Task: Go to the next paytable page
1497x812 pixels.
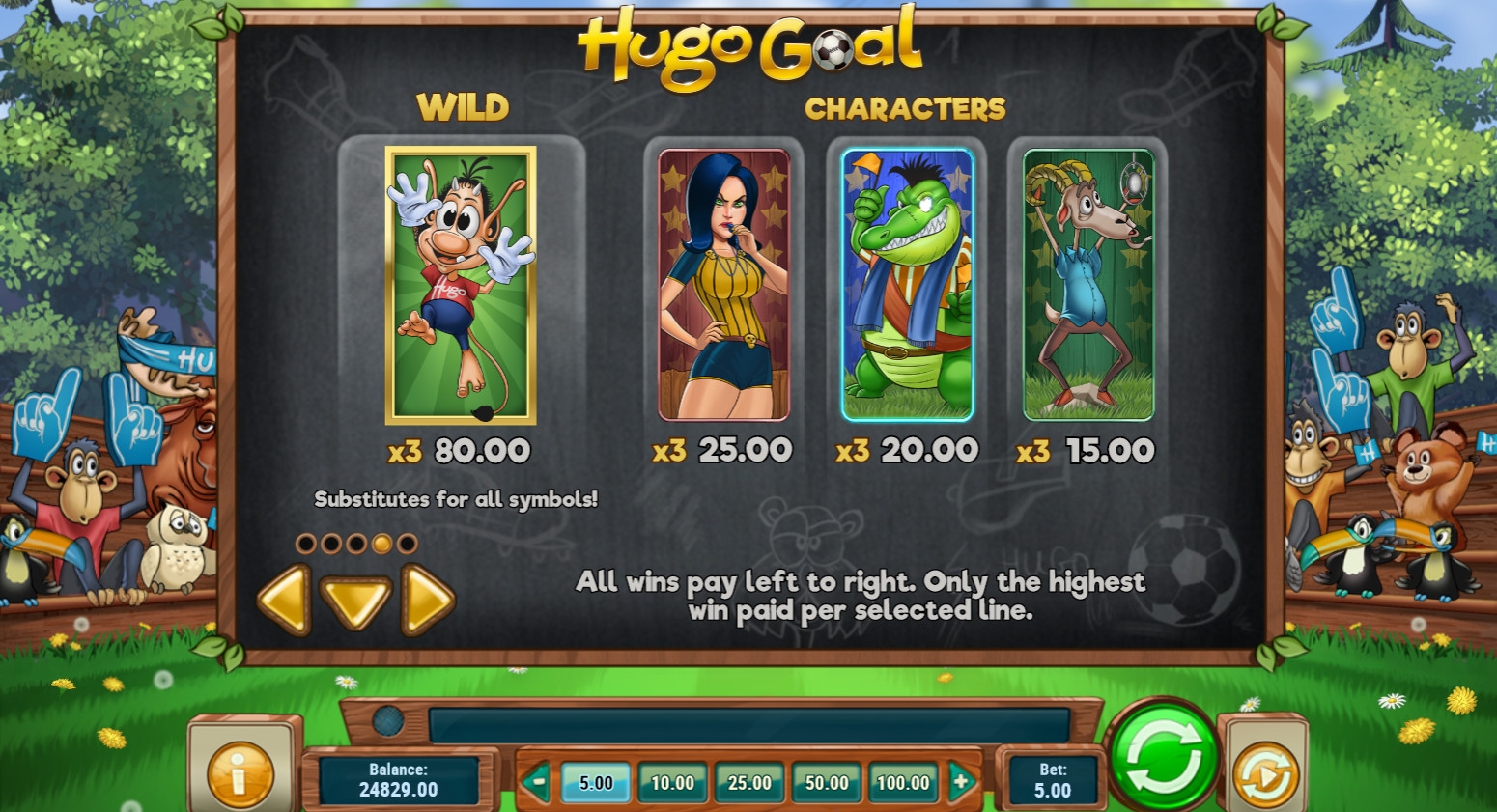Action: tap(427, 601)
